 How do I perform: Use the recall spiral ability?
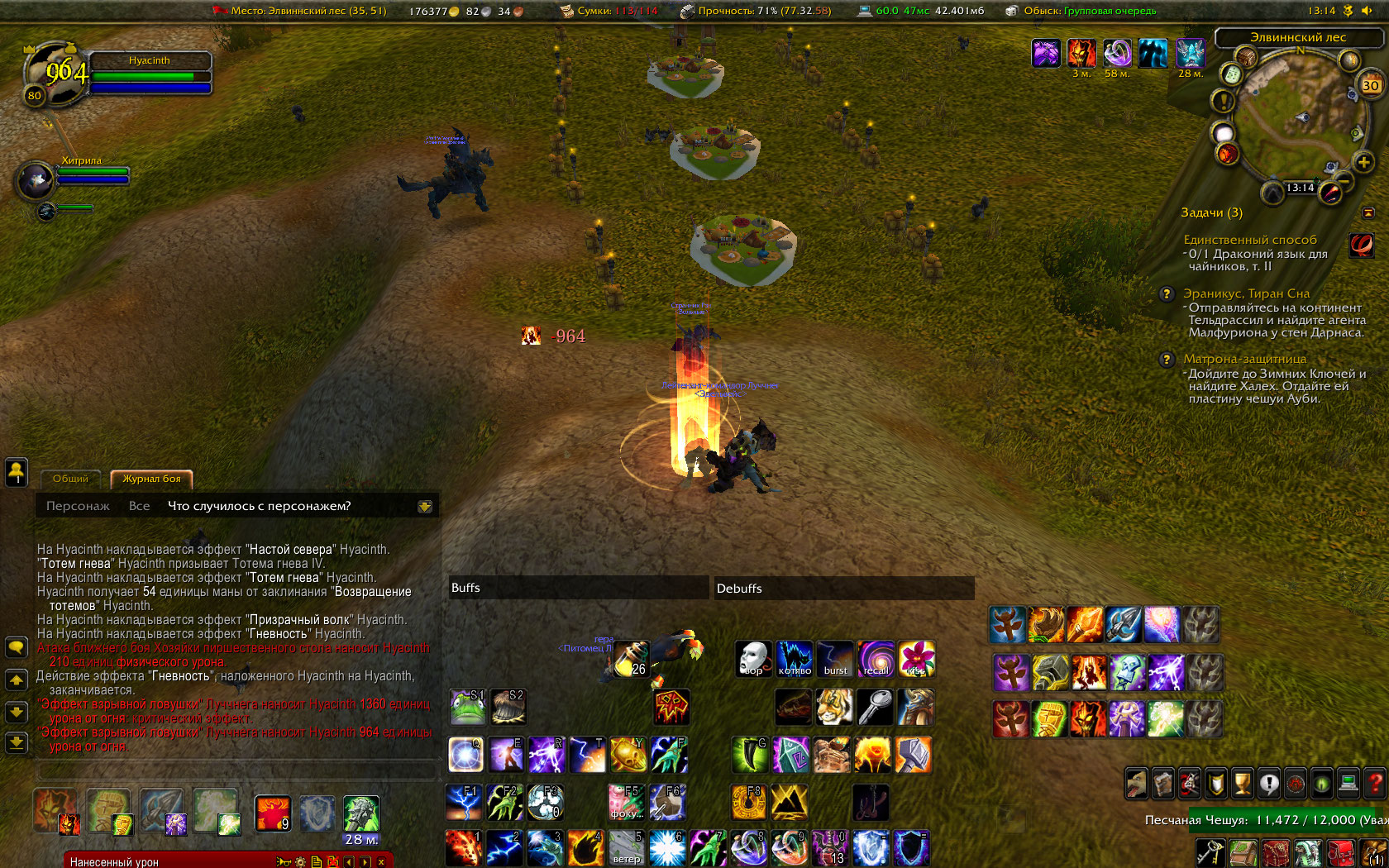[876, 659]
